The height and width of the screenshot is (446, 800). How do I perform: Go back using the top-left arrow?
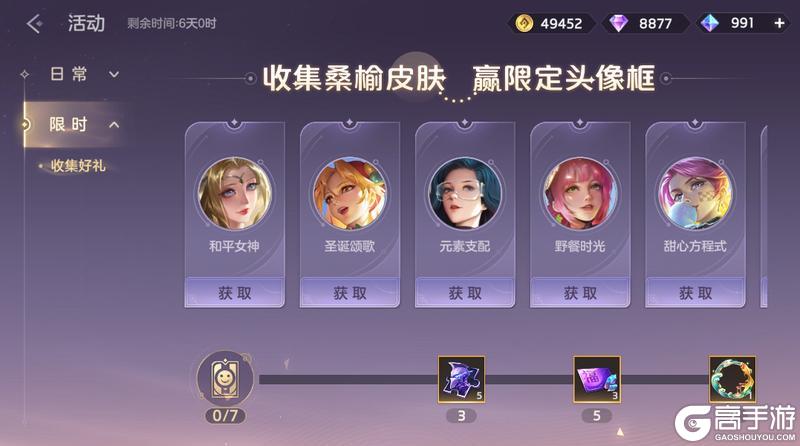pyautogui.click(x=35, y=24)
